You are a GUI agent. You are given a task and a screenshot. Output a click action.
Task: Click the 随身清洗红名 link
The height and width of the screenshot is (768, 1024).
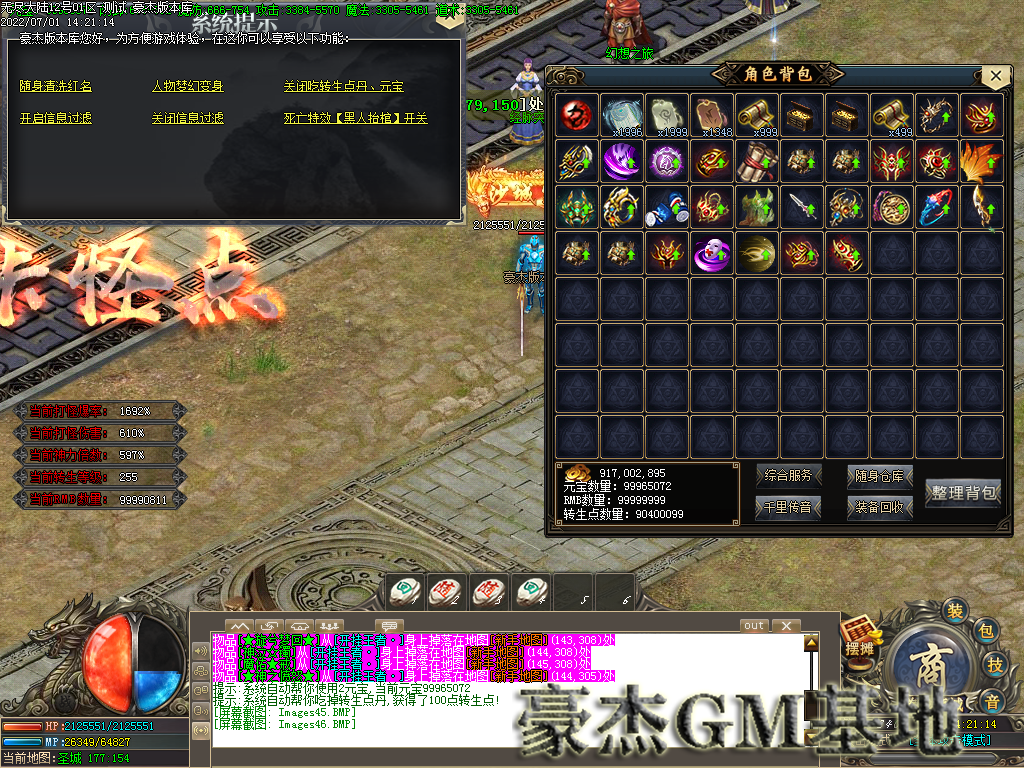[x=56, y=87]
